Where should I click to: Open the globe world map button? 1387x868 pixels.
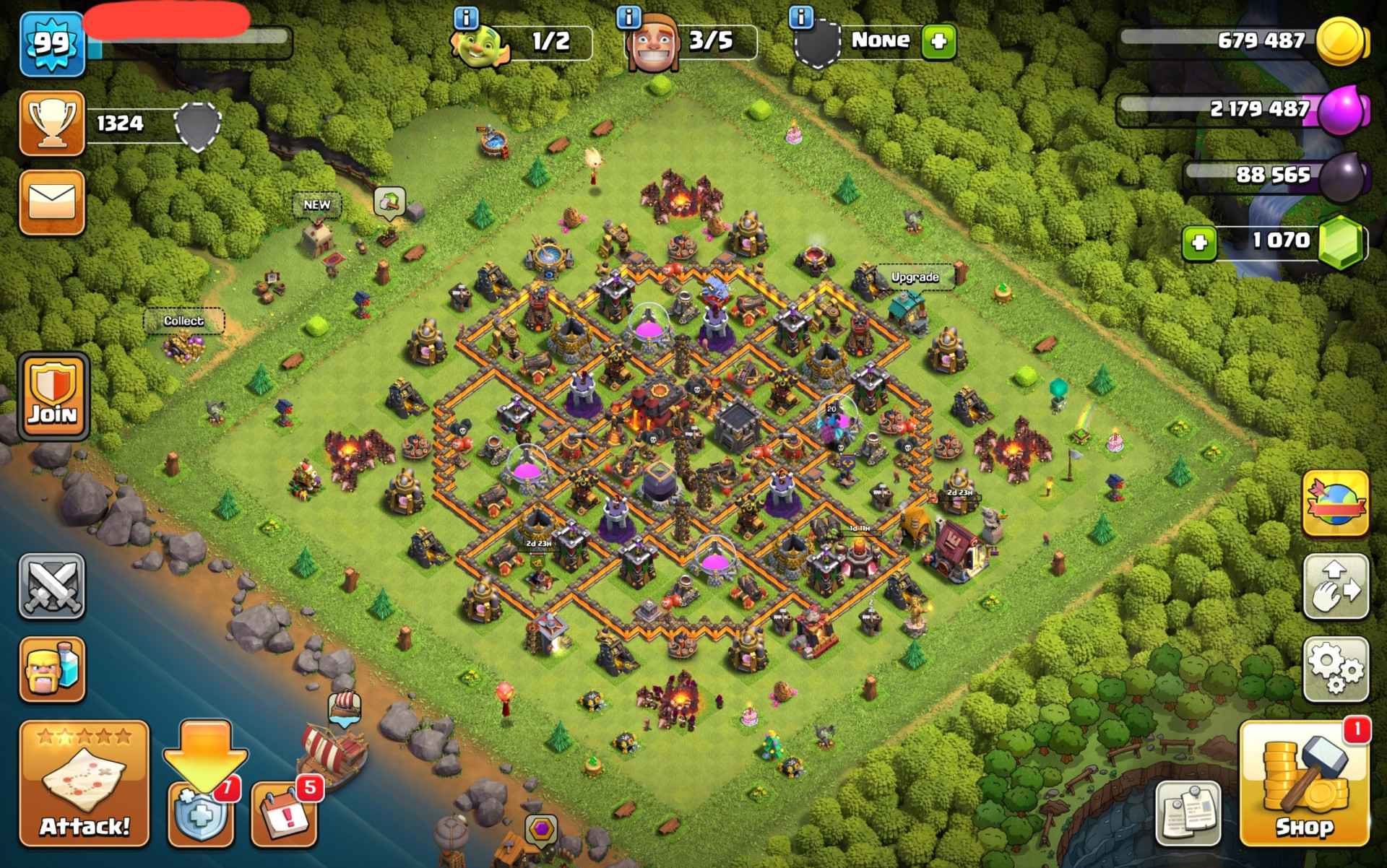(1336, 503)
